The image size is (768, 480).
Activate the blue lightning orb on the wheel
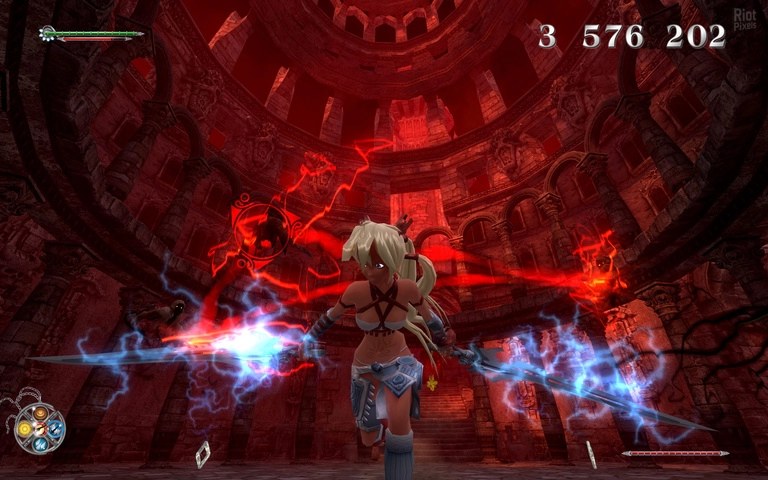[55, 428]
